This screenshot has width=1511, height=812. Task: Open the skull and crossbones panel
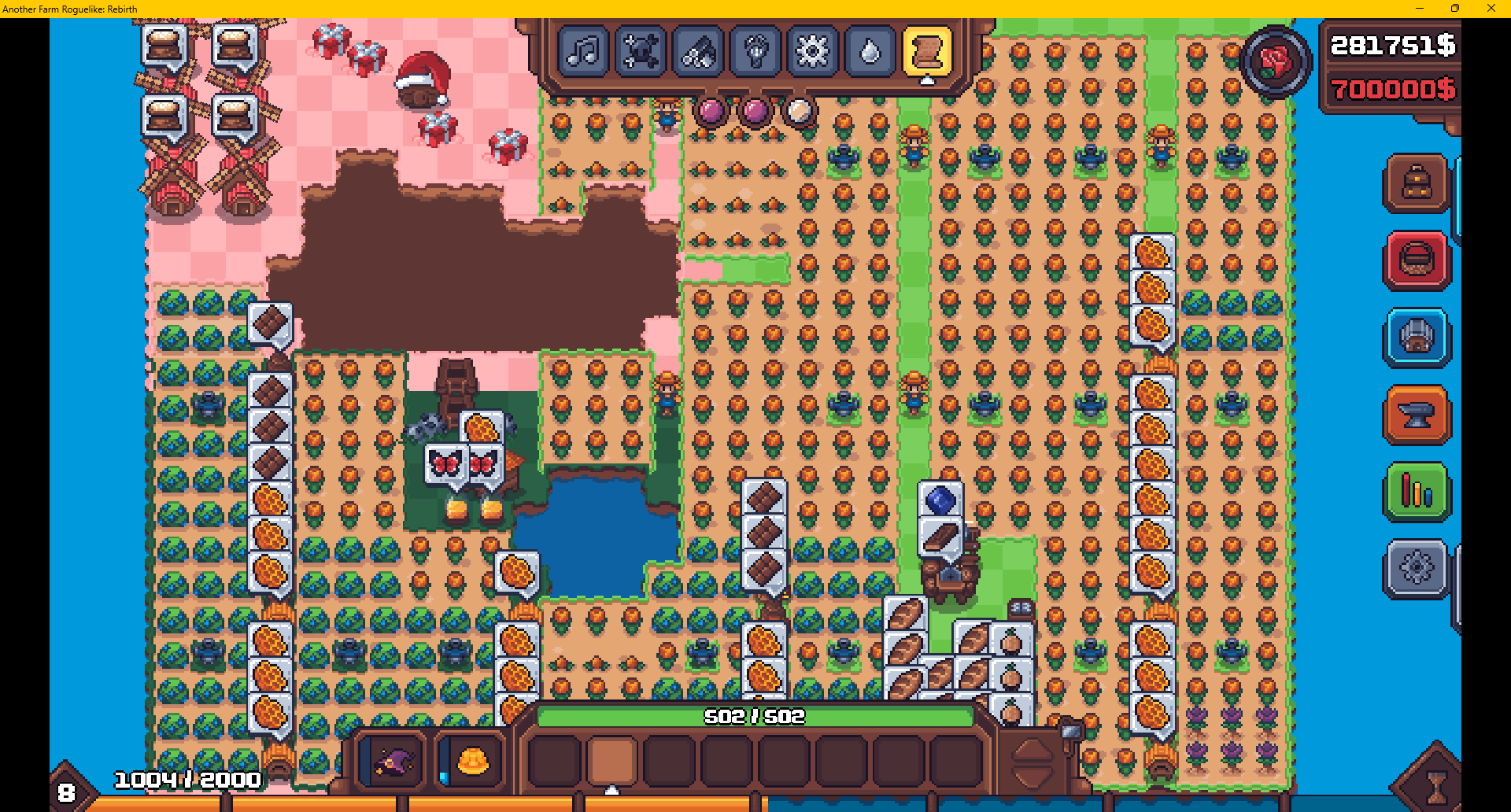click(x=641, y=52)
